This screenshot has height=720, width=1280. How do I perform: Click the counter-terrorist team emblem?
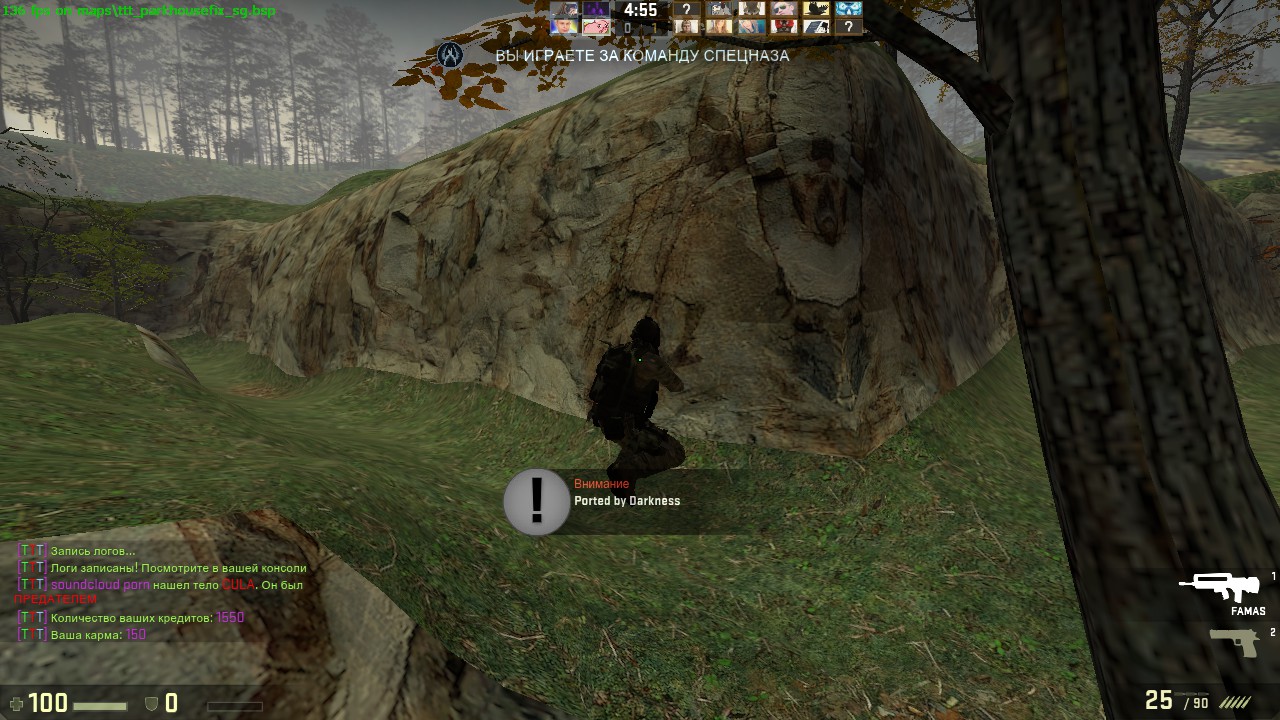(450, 55)
